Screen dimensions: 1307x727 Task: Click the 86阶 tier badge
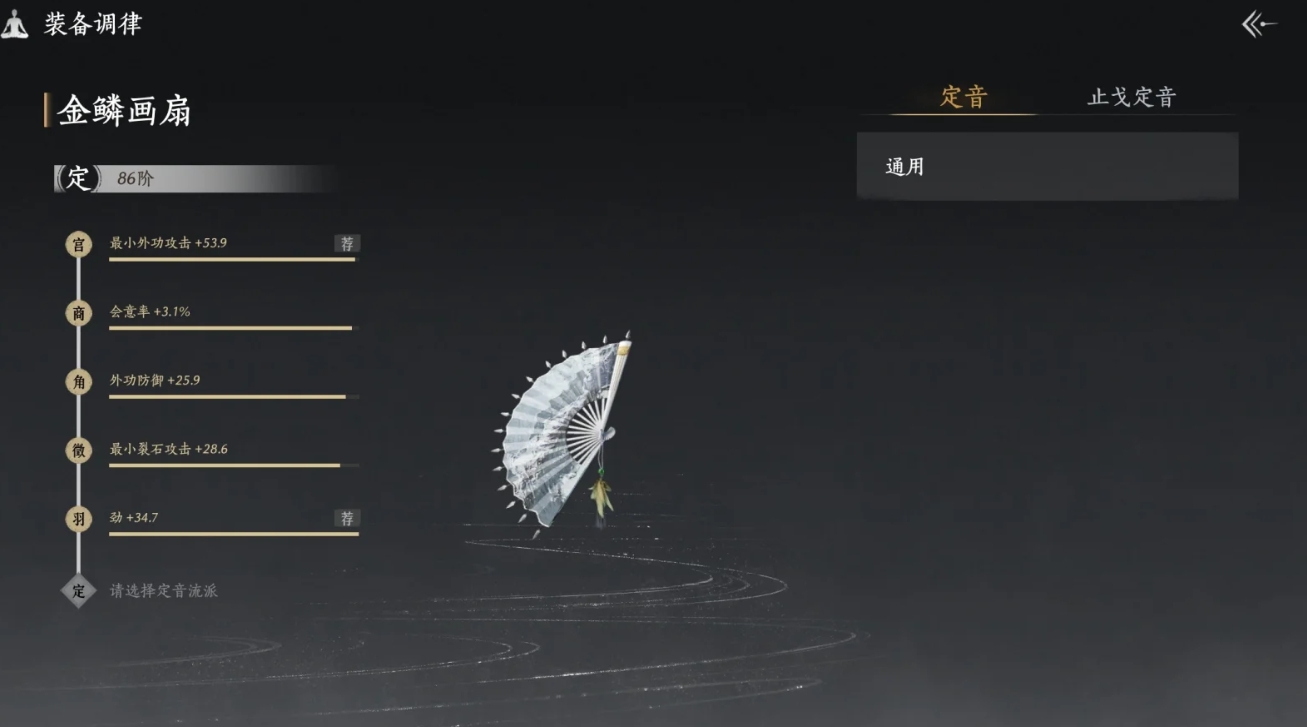(135, 179)
